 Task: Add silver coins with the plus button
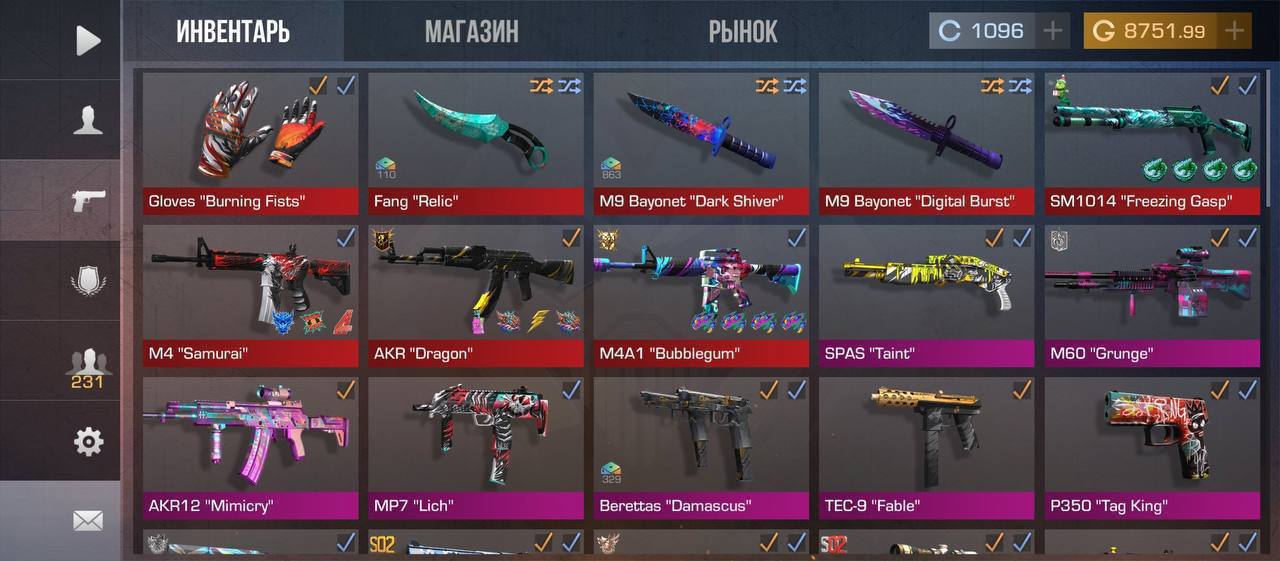click(x=1052, y=31)
